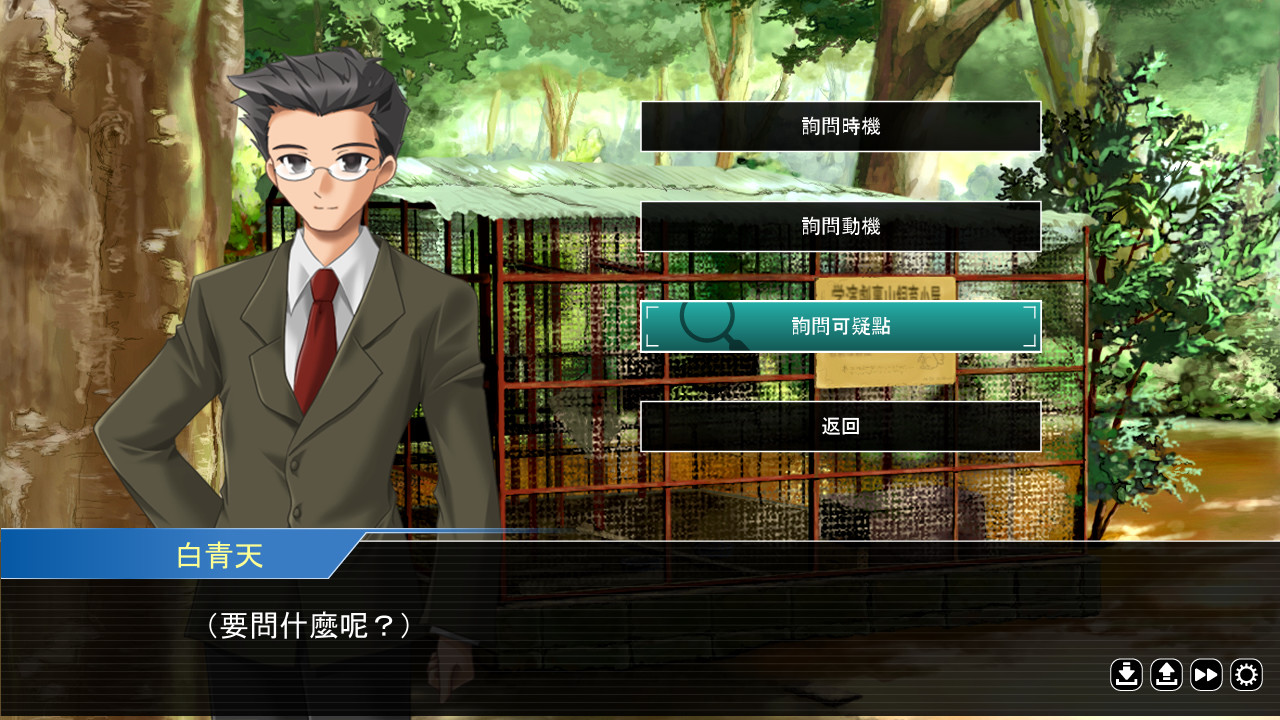
Task: Toggle auto-skip with the double-arrow button
Action: pyautogui.click(x=1206, y=675)
